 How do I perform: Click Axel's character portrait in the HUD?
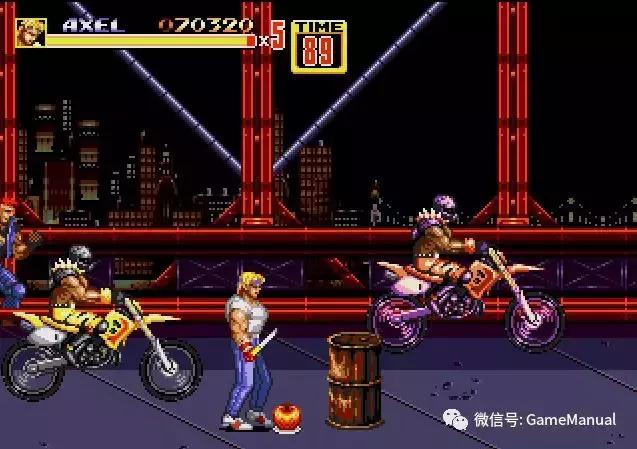point(29,32)
